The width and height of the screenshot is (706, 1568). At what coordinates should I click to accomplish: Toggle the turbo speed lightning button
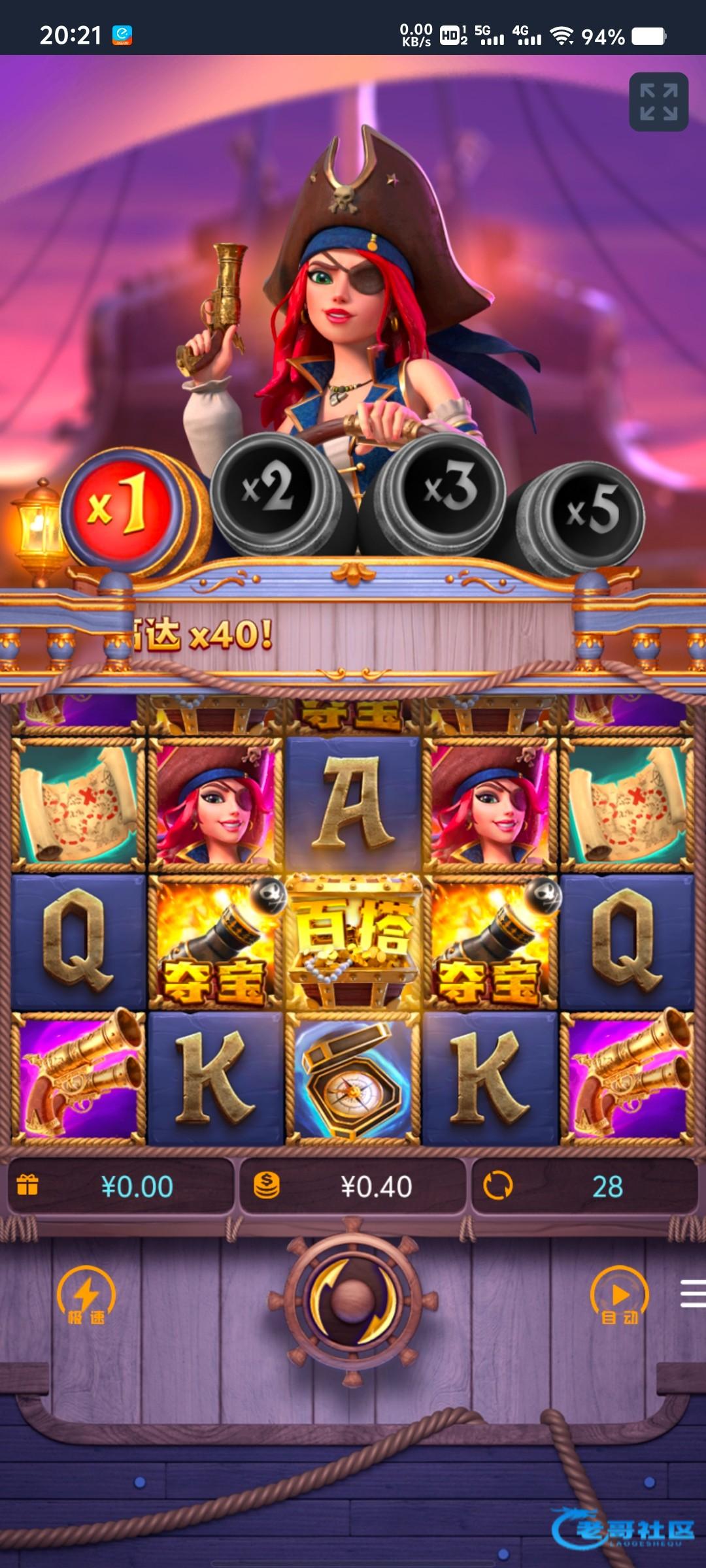(x=86, y=1296)
